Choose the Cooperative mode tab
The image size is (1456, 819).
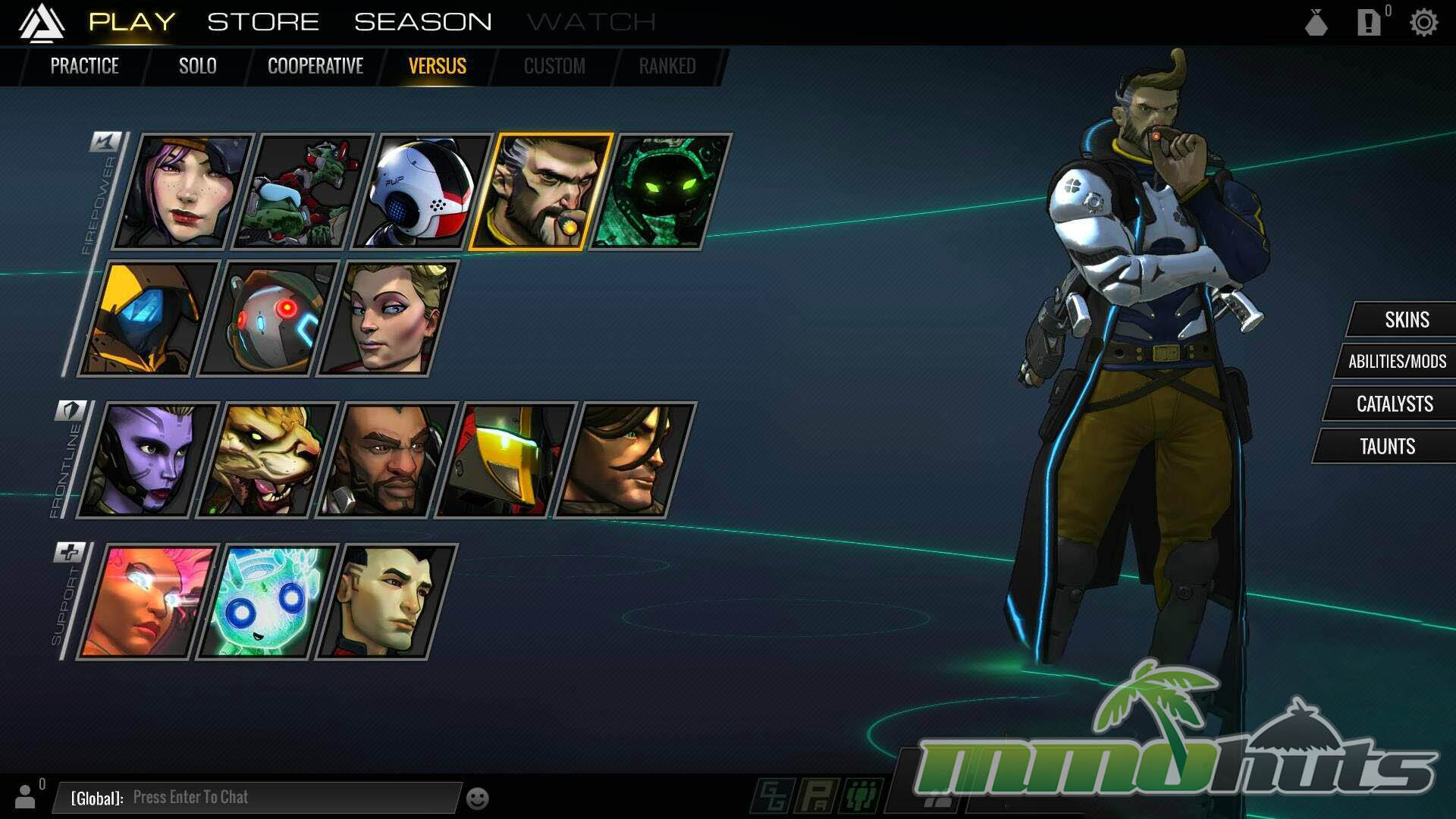(315, 66)
